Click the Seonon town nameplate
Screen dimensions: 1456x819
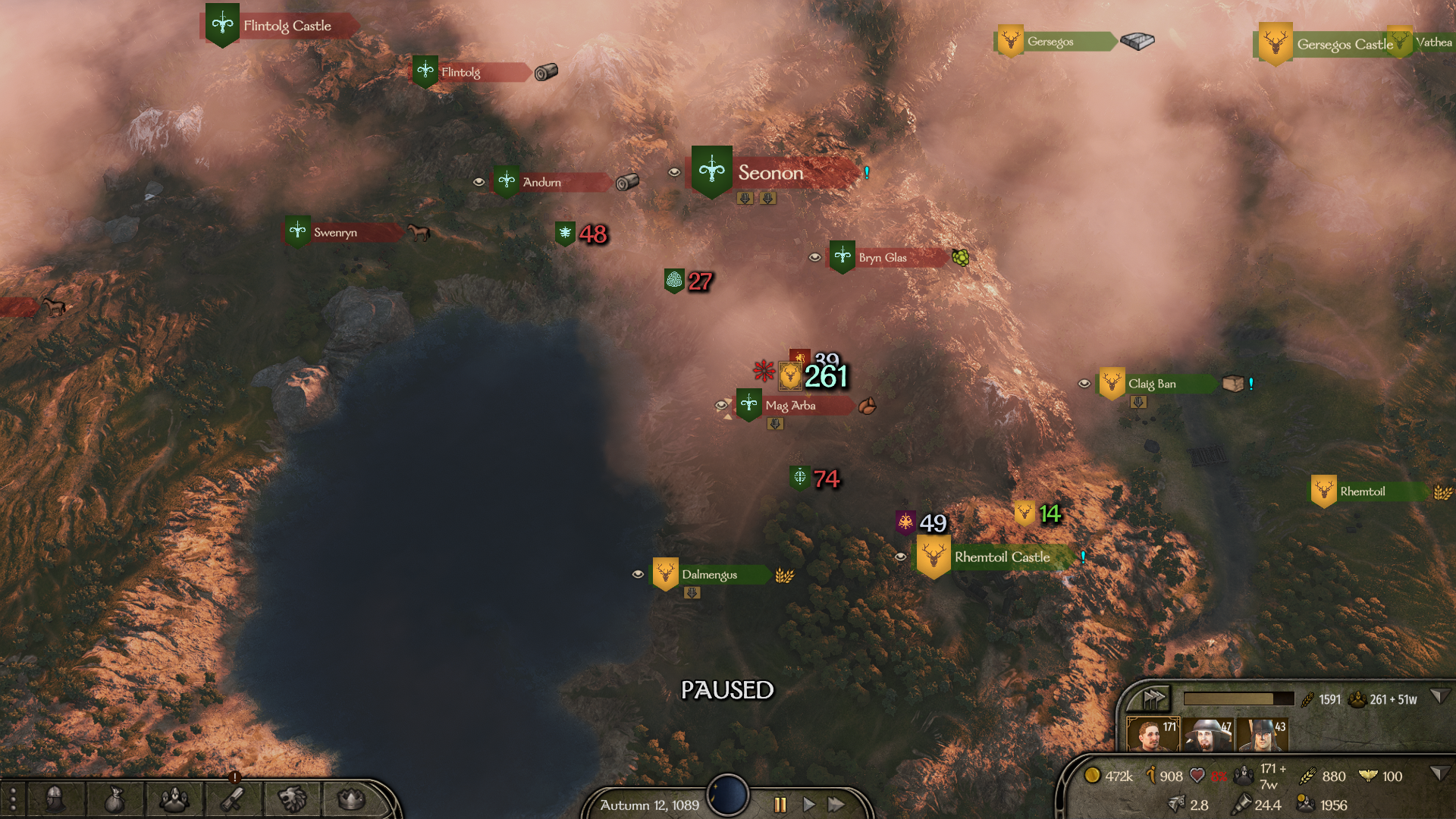tap(770, 173)
